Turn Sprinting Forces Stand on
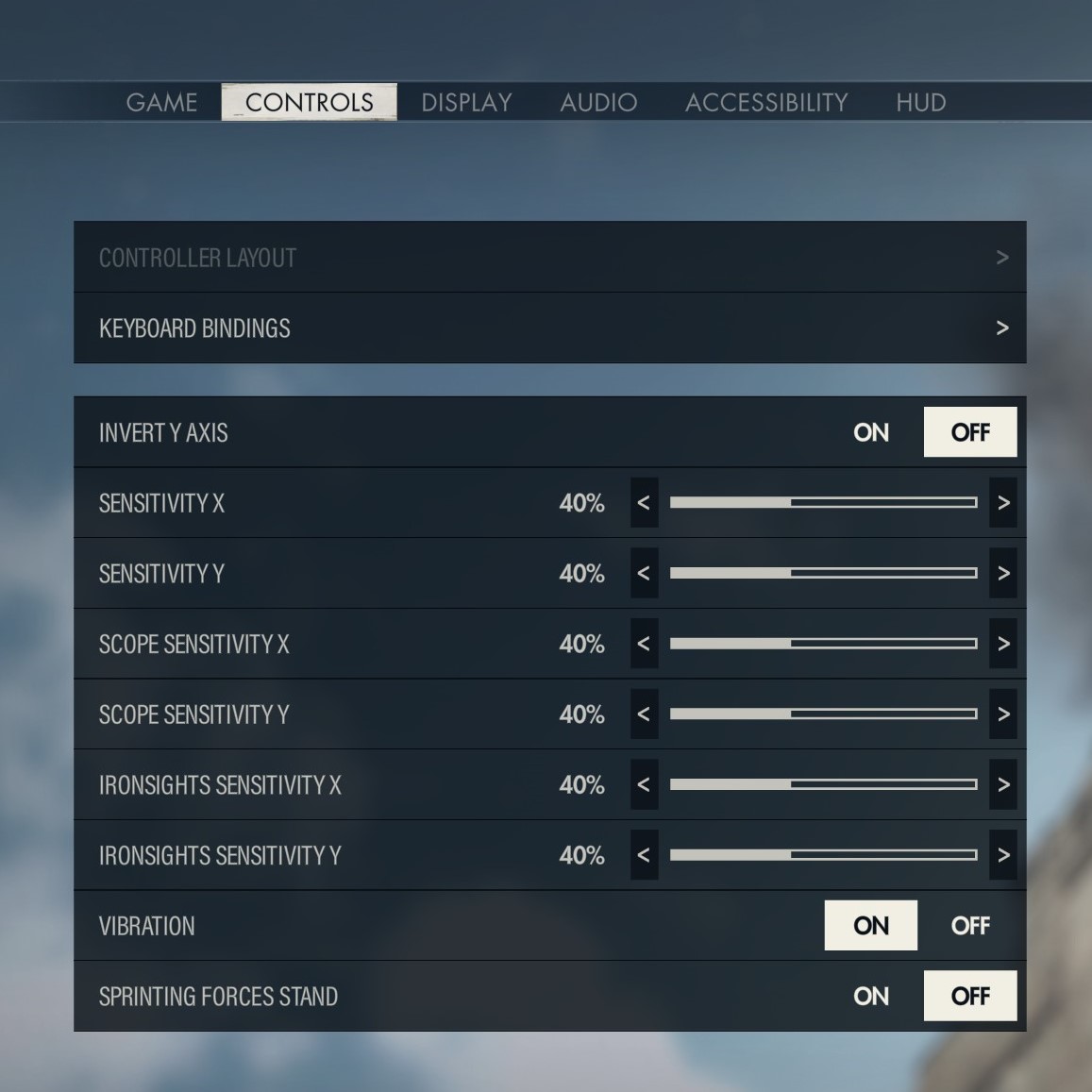1092x1092 pixels. (870, 996)
